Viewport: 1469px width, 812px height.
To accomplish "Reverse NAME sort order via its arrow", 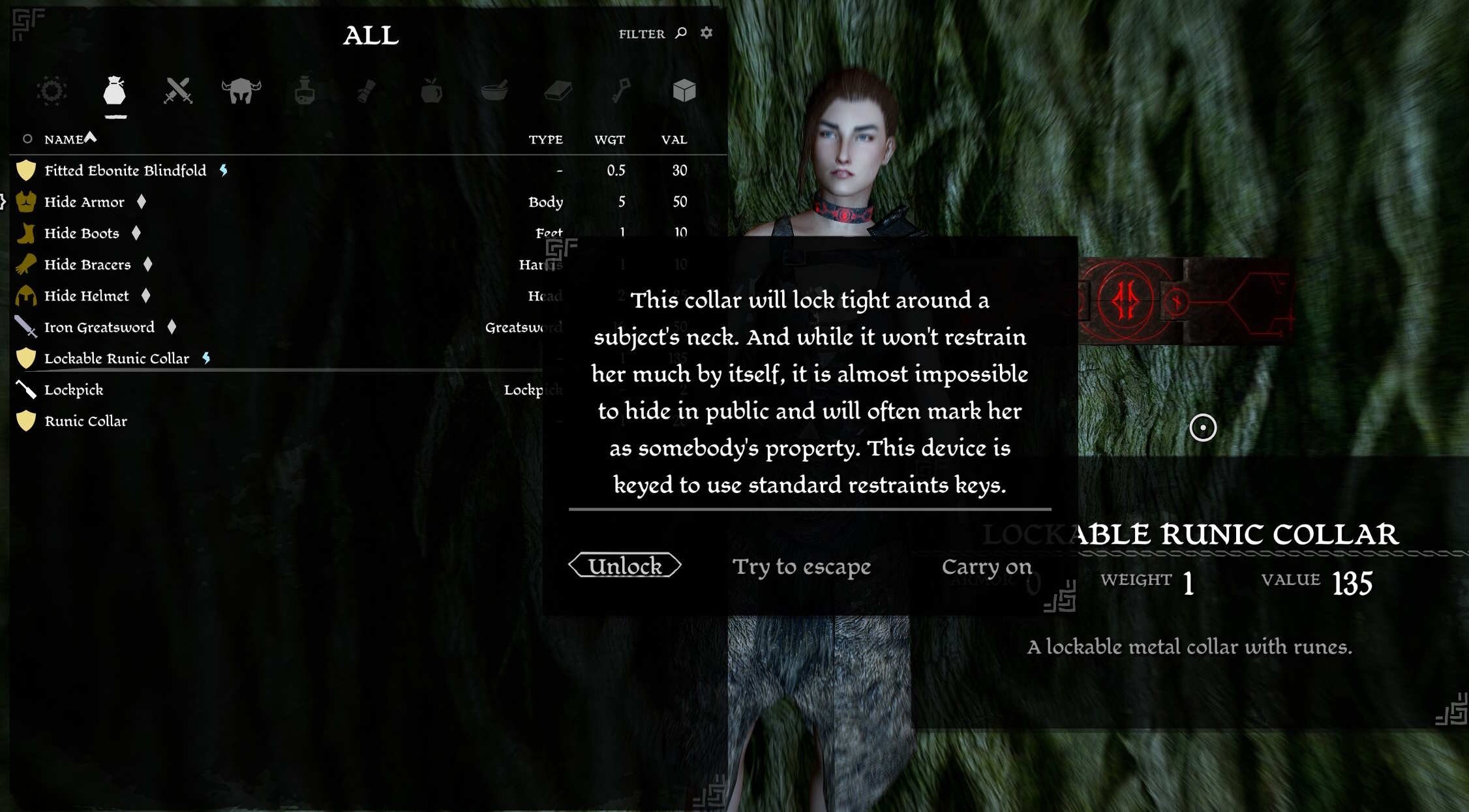I will [x=91, y=136].
